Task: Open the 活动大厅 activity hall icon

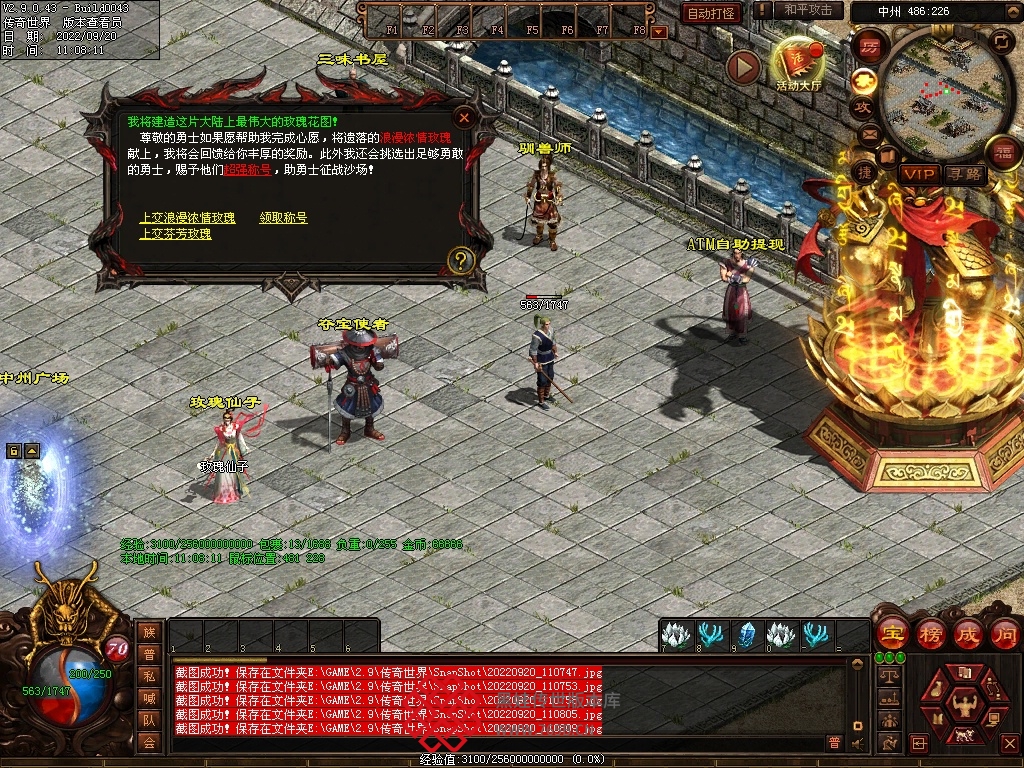Action: tap(797, 64)
